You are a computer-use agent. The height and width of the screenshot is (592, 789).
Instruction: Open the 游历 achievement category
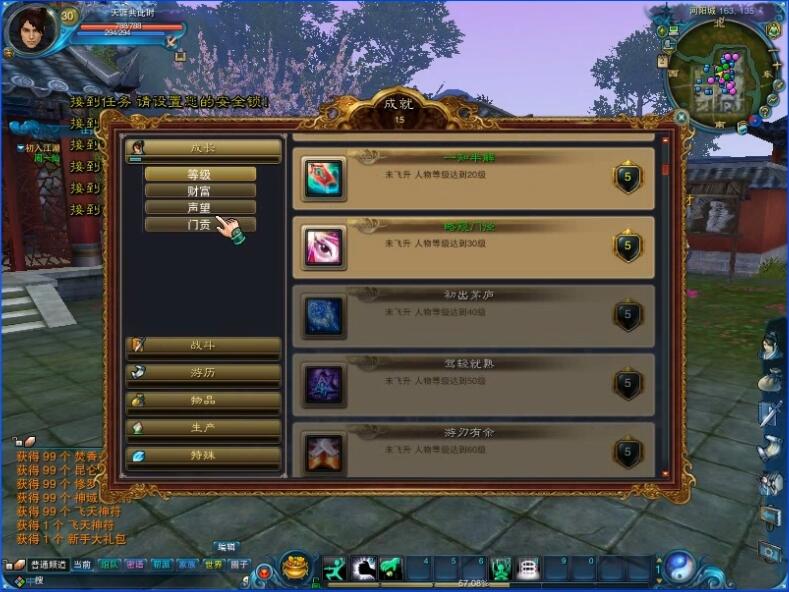coord(203,372)
